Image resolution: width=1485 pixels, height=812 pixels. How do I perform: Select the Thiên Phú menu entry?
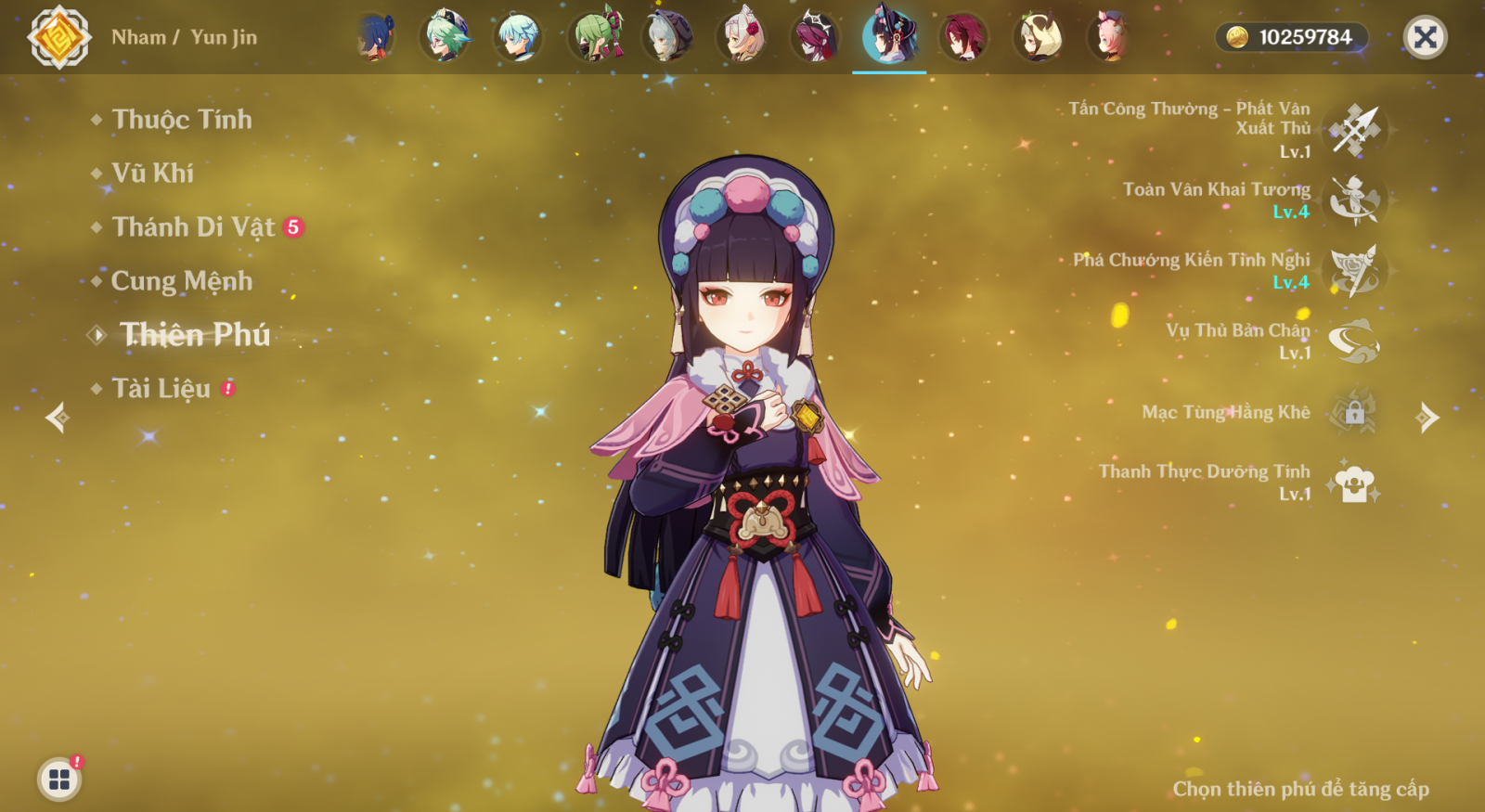(195, 335)
